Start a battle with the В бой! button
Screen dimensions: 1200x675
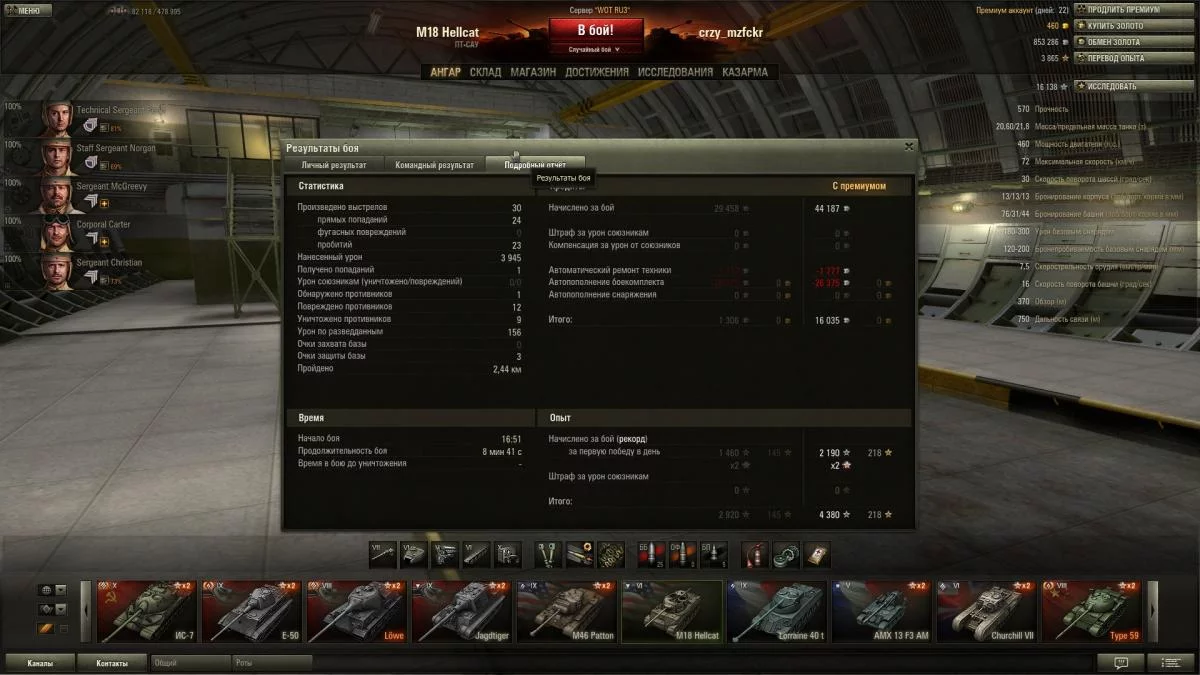coord(595,30)
